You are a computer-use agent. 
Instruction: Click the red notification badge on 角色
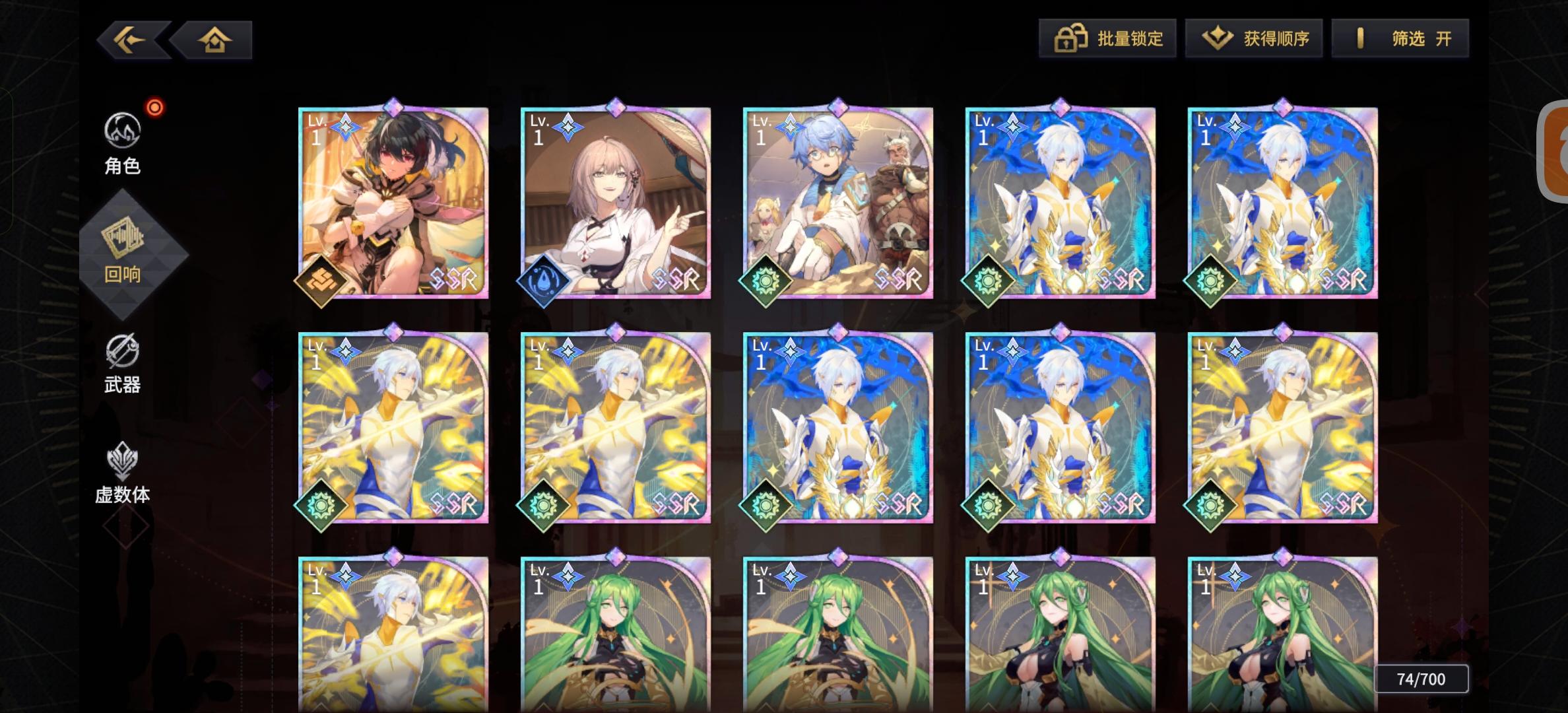[x=154, y=107]
